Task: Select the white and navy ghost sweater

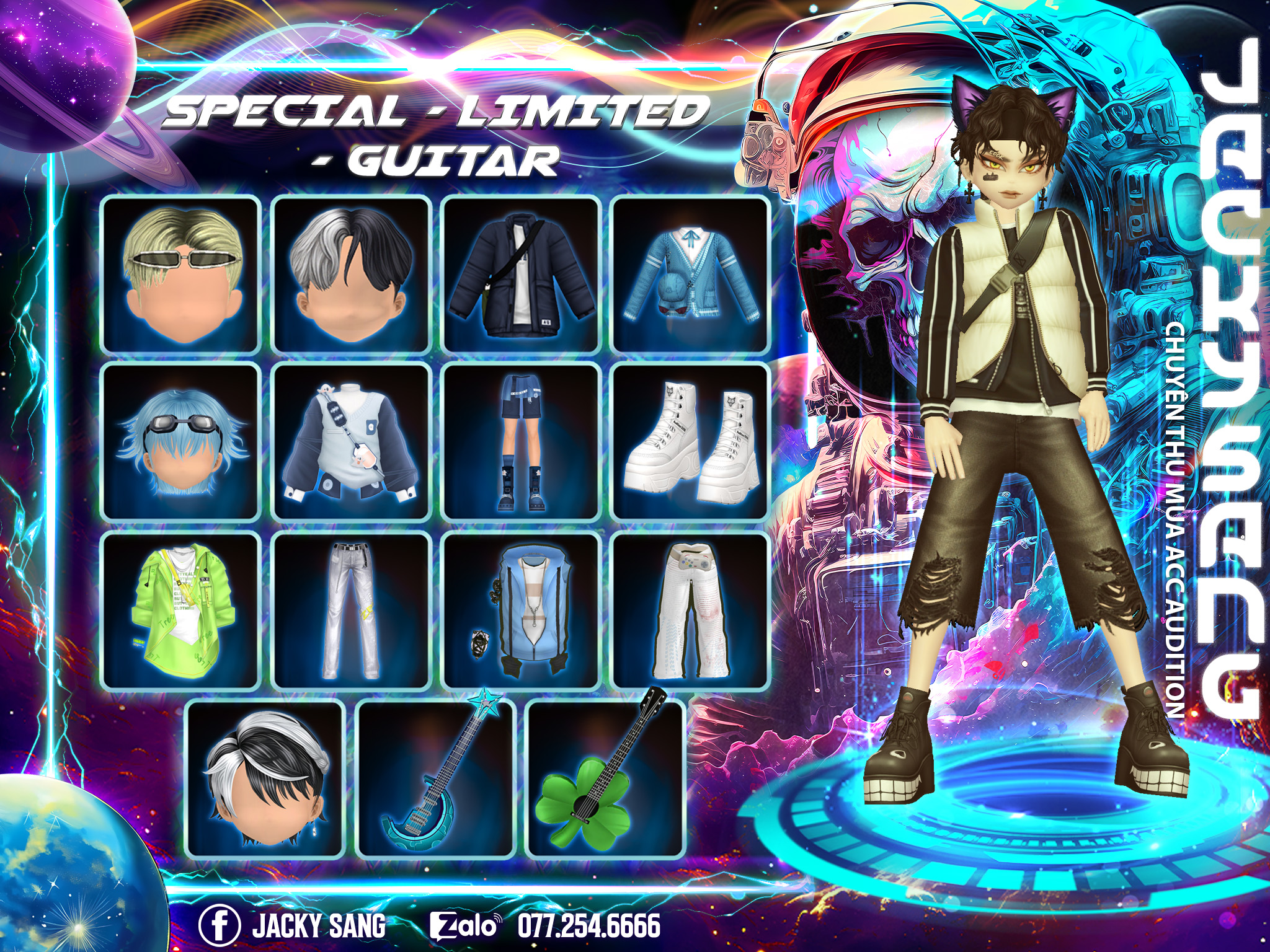Action: [x=351, y=442]
